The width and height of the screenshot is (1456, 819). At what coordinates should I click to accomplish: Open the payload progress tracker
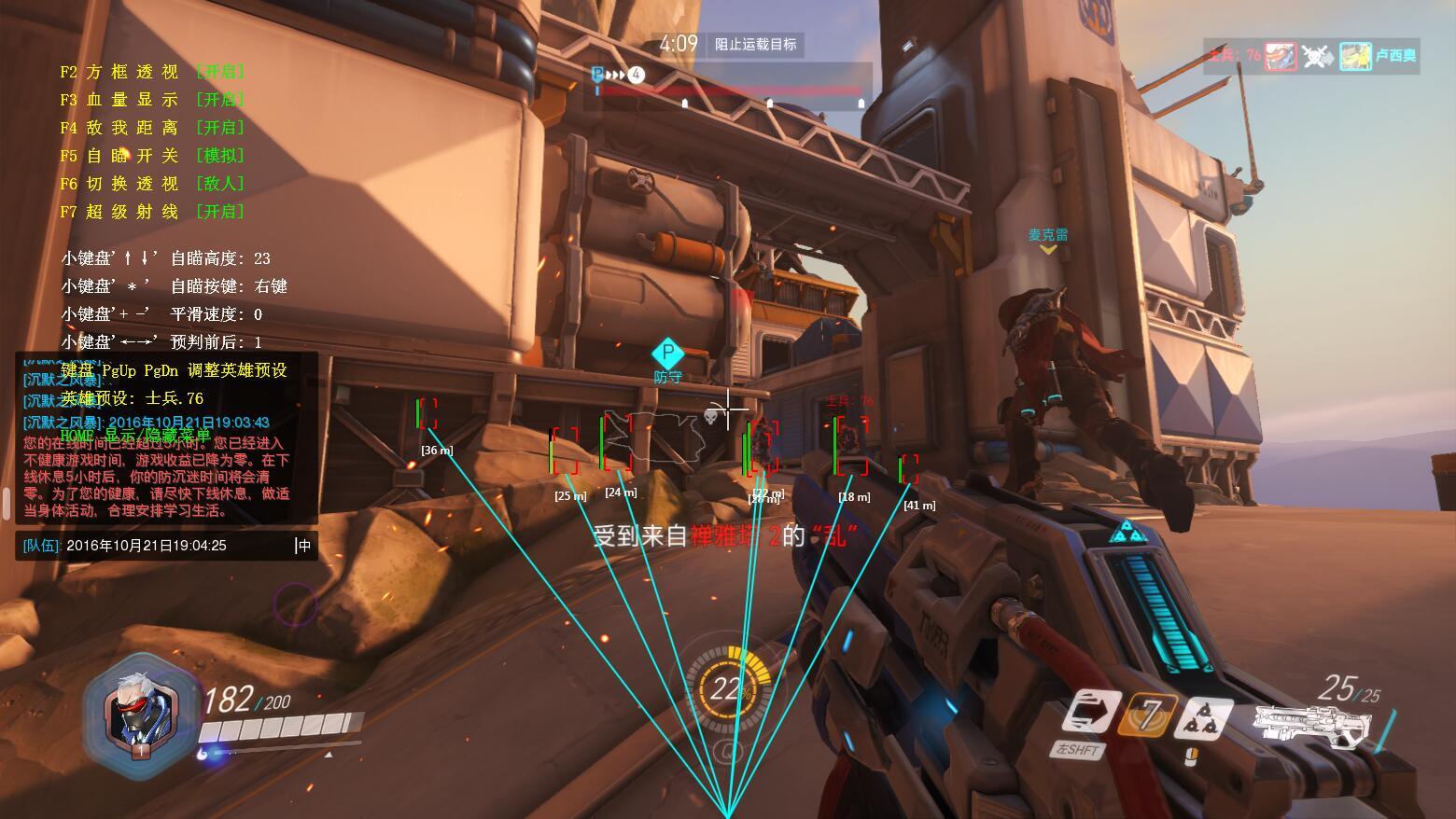point(728,88)
